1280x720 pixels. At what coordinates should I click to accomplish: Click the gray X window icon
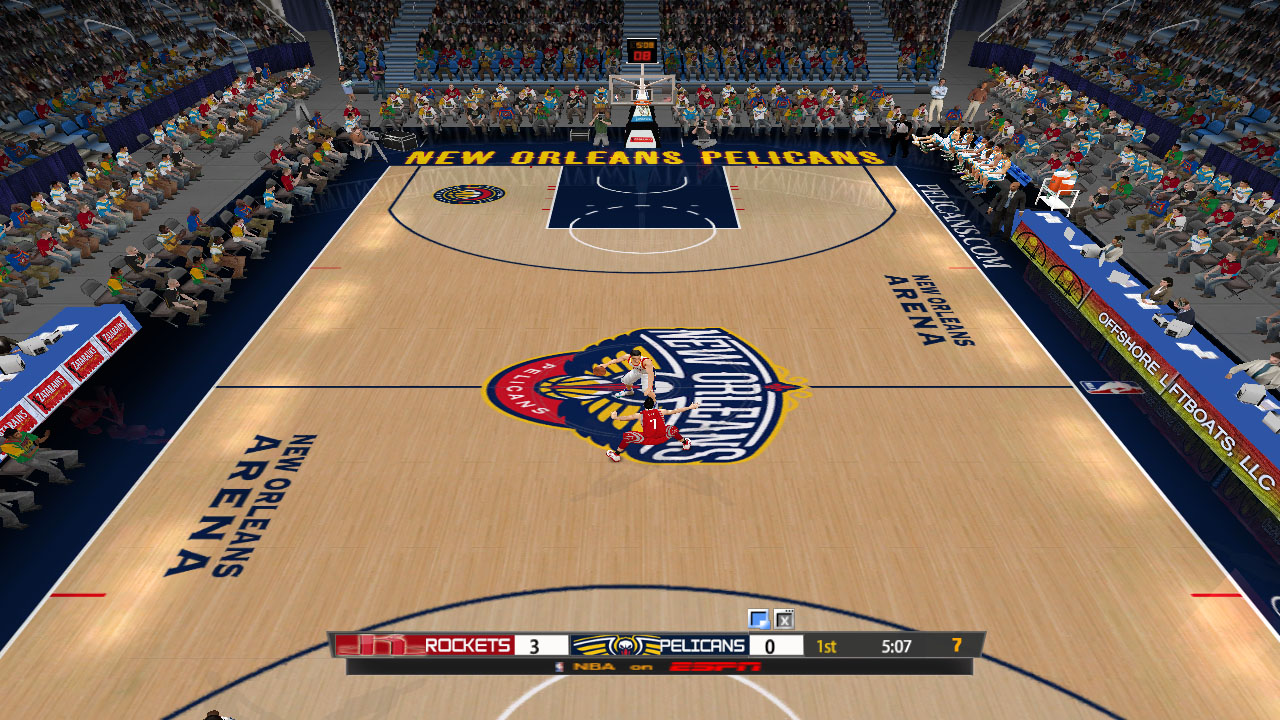coord(784,619)
